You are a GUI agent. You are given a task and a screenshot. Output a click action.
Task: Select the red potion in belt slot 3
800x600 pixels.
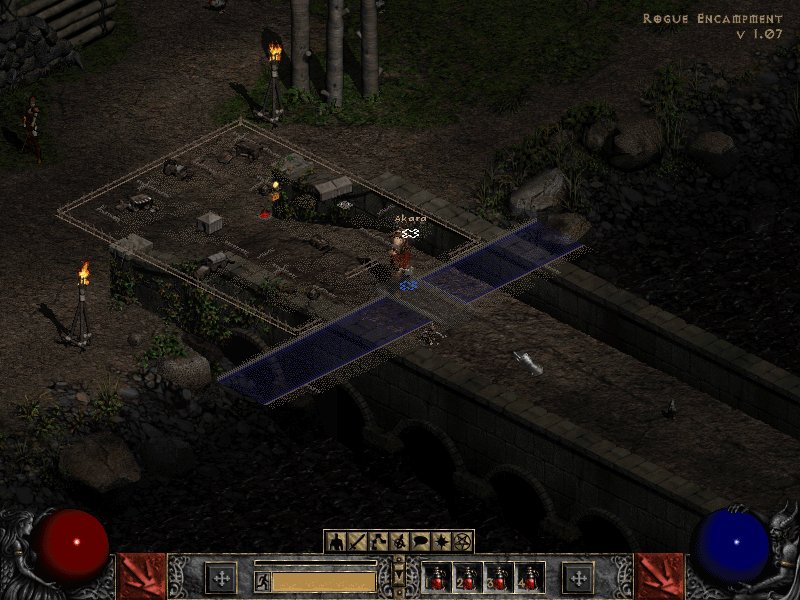coord(499,577)
